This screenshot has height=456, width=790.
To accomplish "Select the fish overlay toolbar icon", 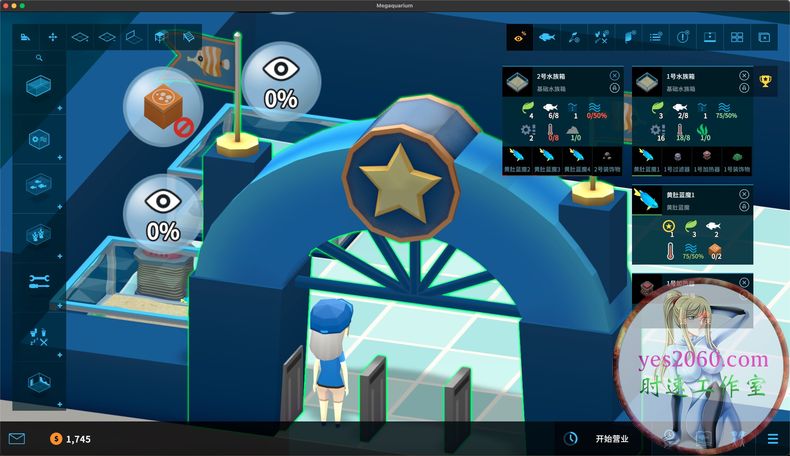I will pos(546,37).
